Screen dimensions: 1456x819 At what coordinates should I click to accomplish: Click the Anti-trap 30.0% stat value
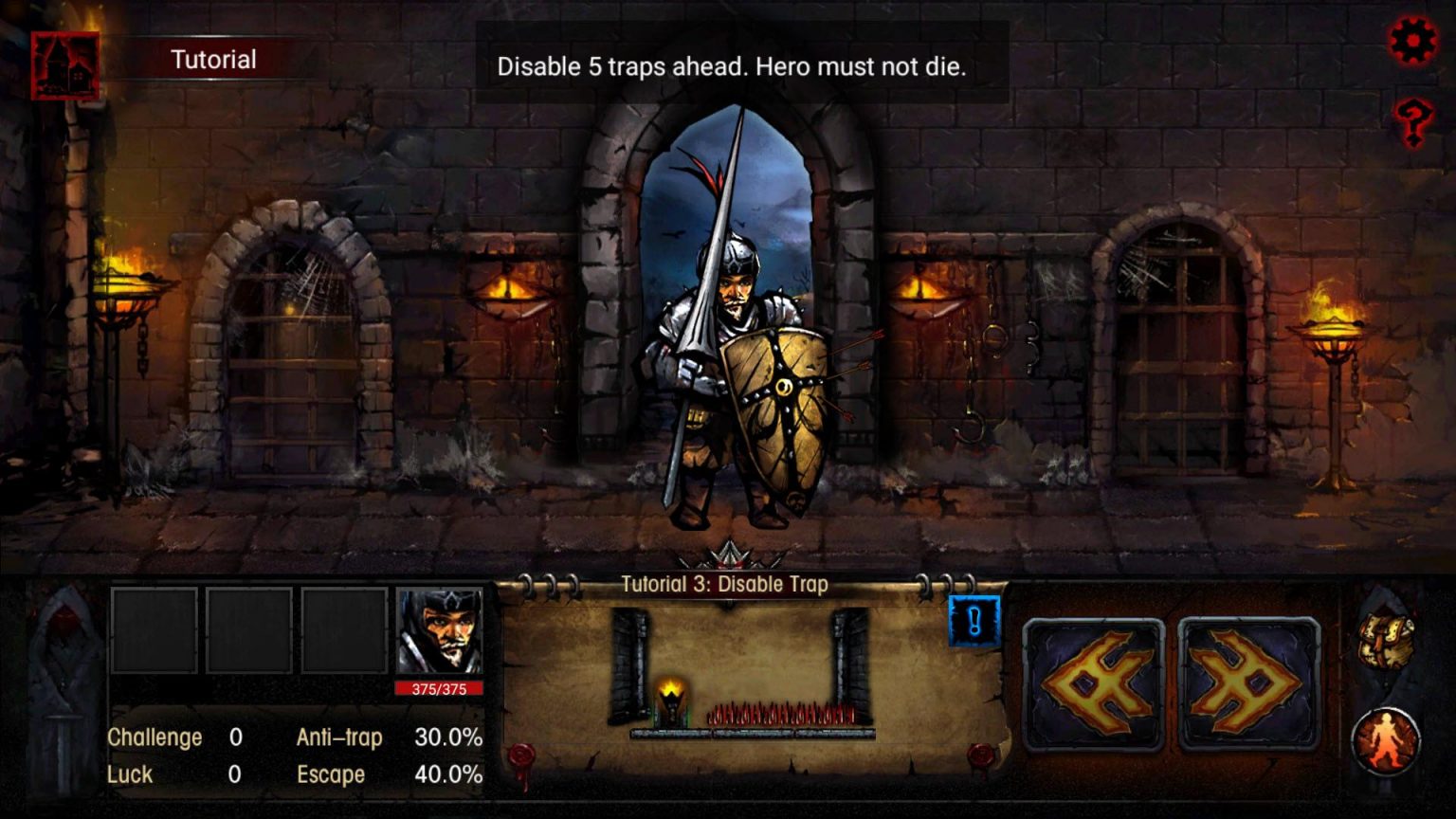coord(447,737)
